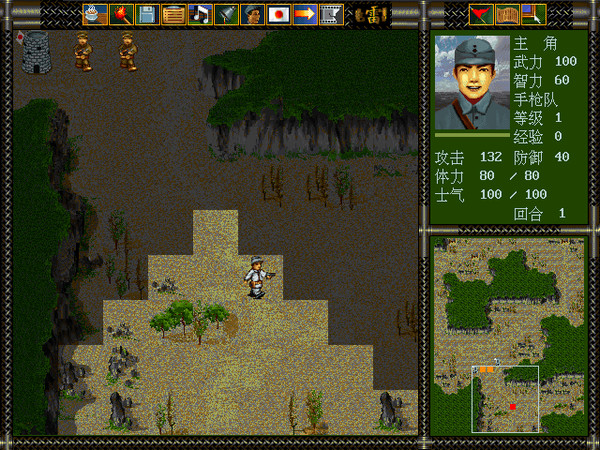Select the burning torch toolbar icon

click(x=121, y=14)
